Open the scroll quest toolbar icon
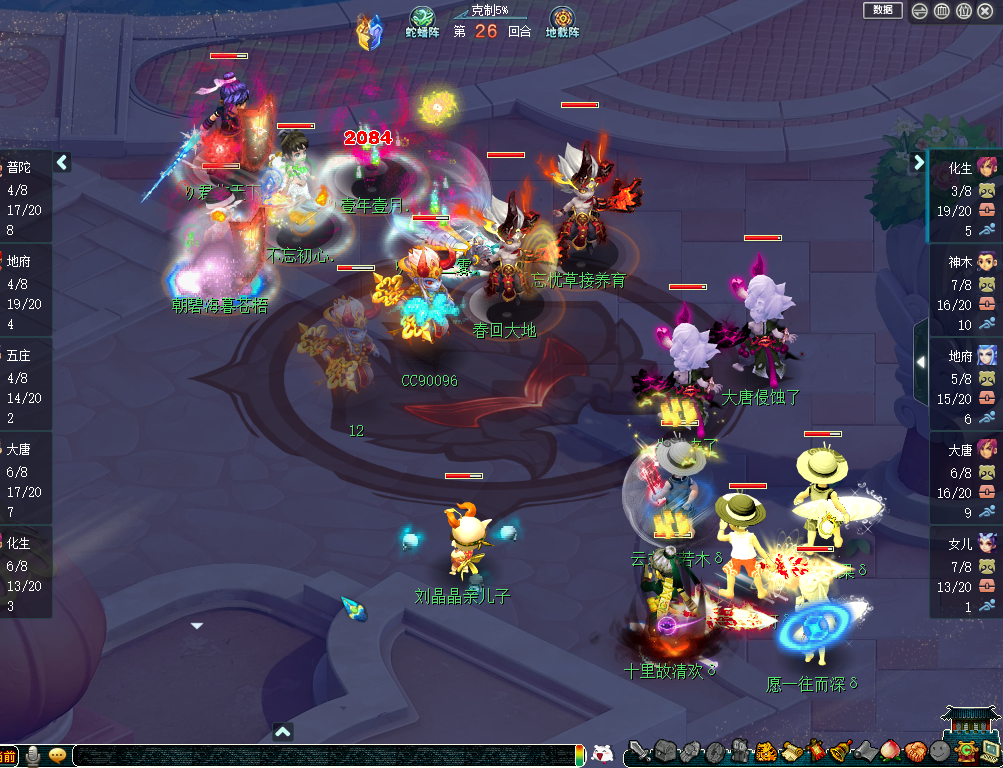The image size is (1003, 768). (790, 751)
